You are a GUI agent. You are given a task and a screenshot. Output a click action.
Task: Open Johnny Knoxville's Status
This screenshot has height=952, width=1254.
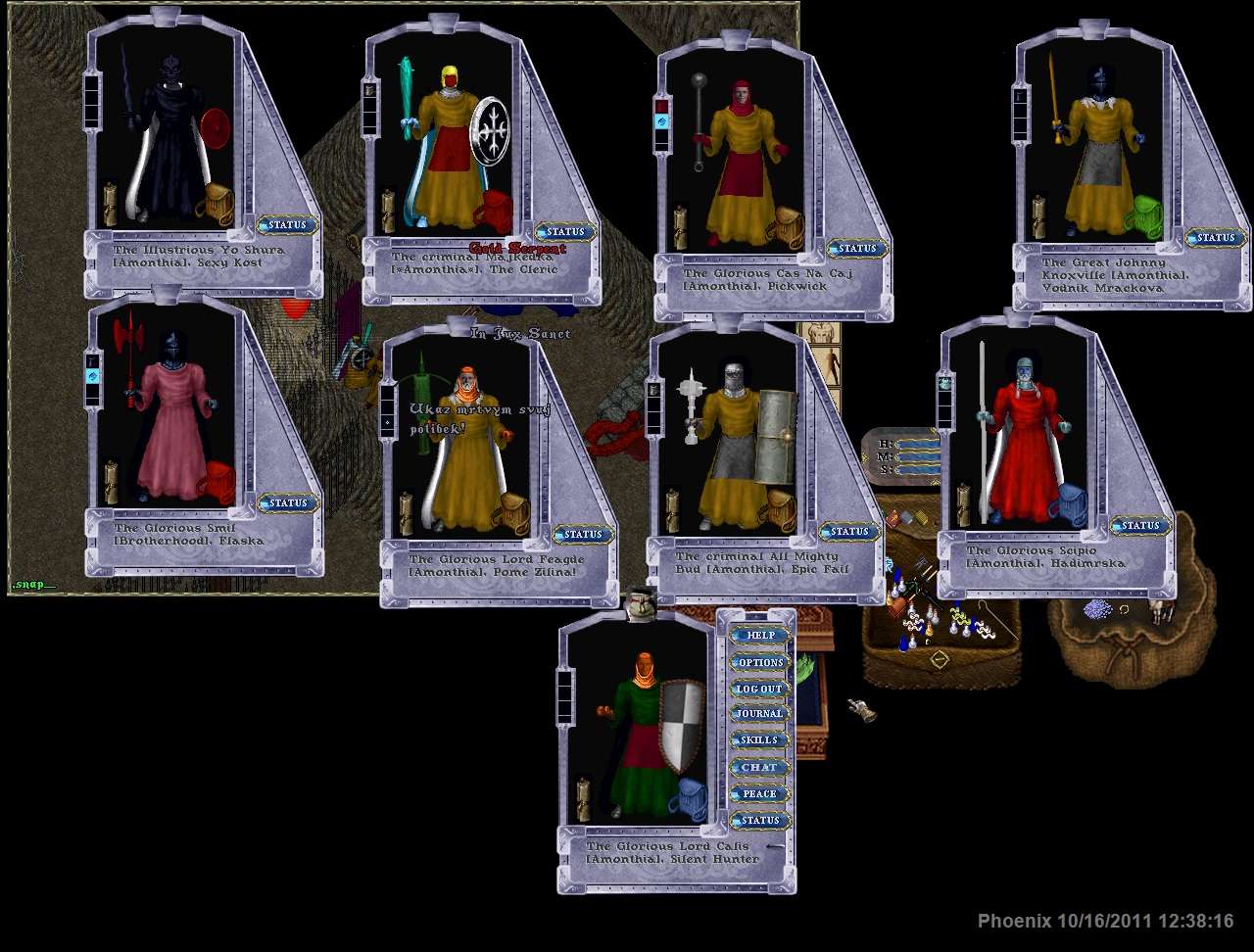1216,237
